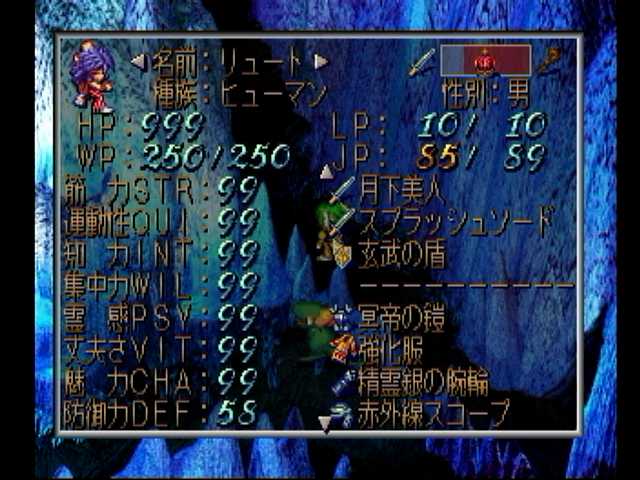This screenshot has height=480, width=640.
Task: Click the left arrow beside the character name
Action: pos(138,62)
